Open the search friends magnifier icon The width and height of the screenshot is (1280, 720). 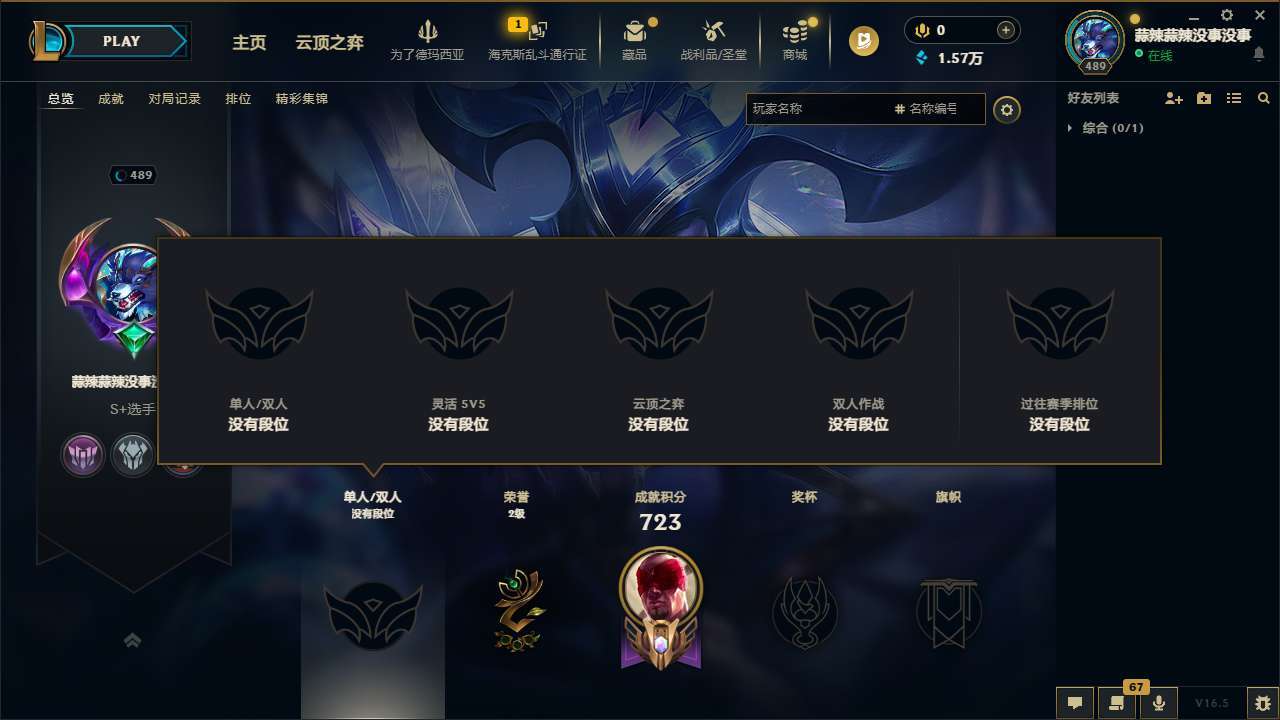click(1264, 98)
